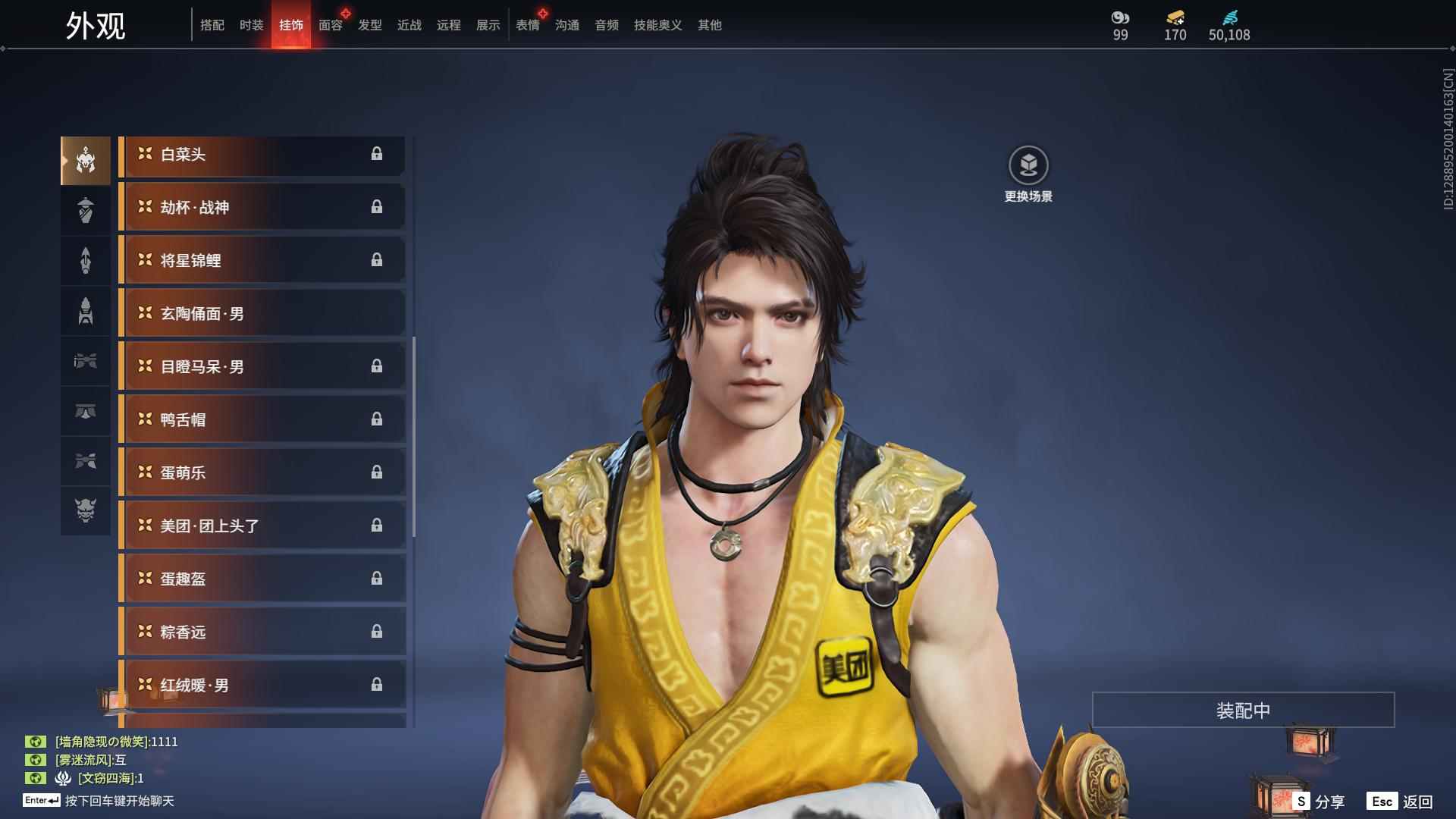The width and height of the screenshot is (1456, 819).
Task: Pick the 粽香远 accessory row
Action: point(262,632)
